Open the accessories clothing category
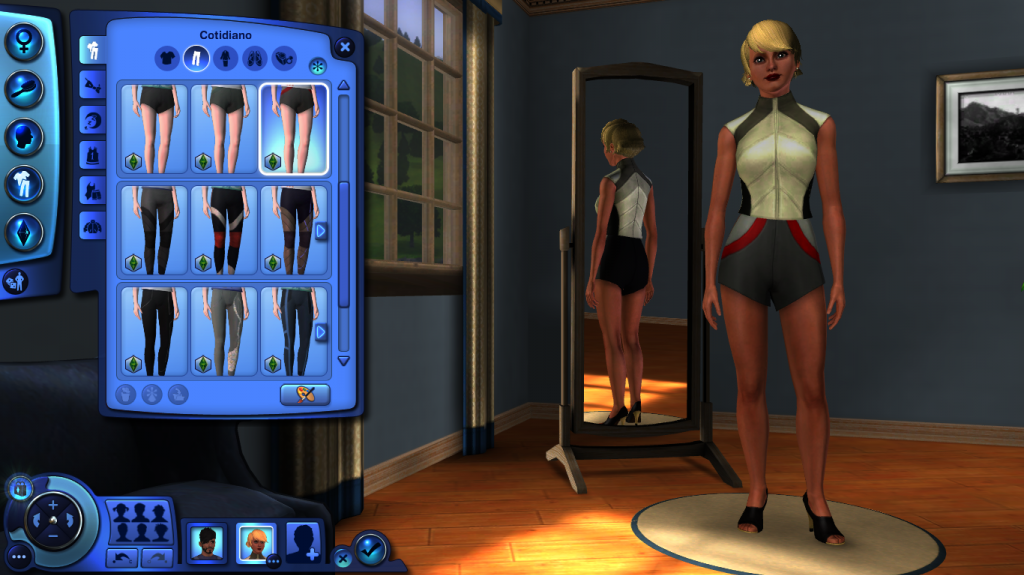This screenshot has height=575, width=1024. click(283, 59)
